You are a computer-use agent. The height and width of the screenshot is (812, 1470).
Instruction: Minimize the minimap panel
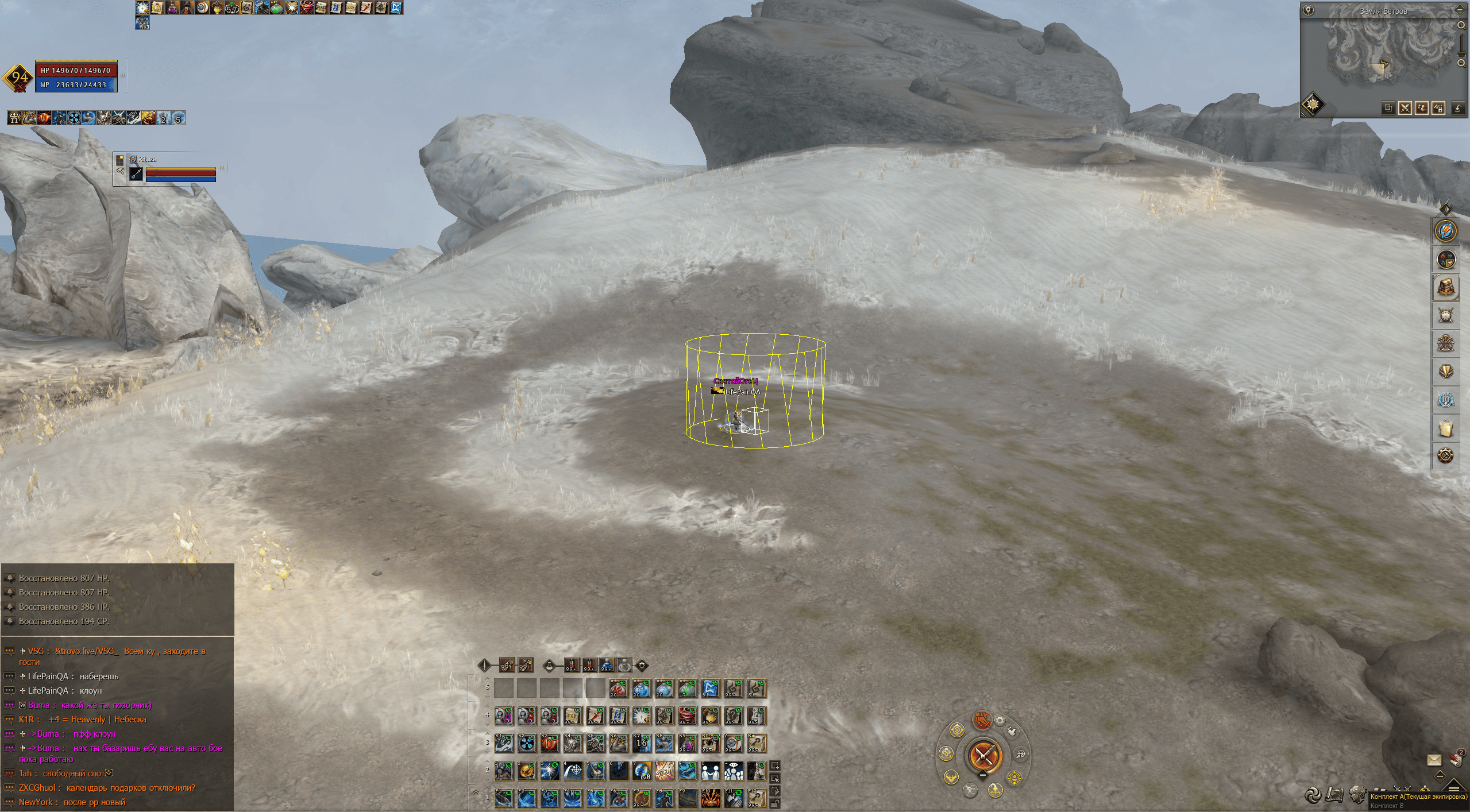pyautogui.click(x=1460, y=10)
